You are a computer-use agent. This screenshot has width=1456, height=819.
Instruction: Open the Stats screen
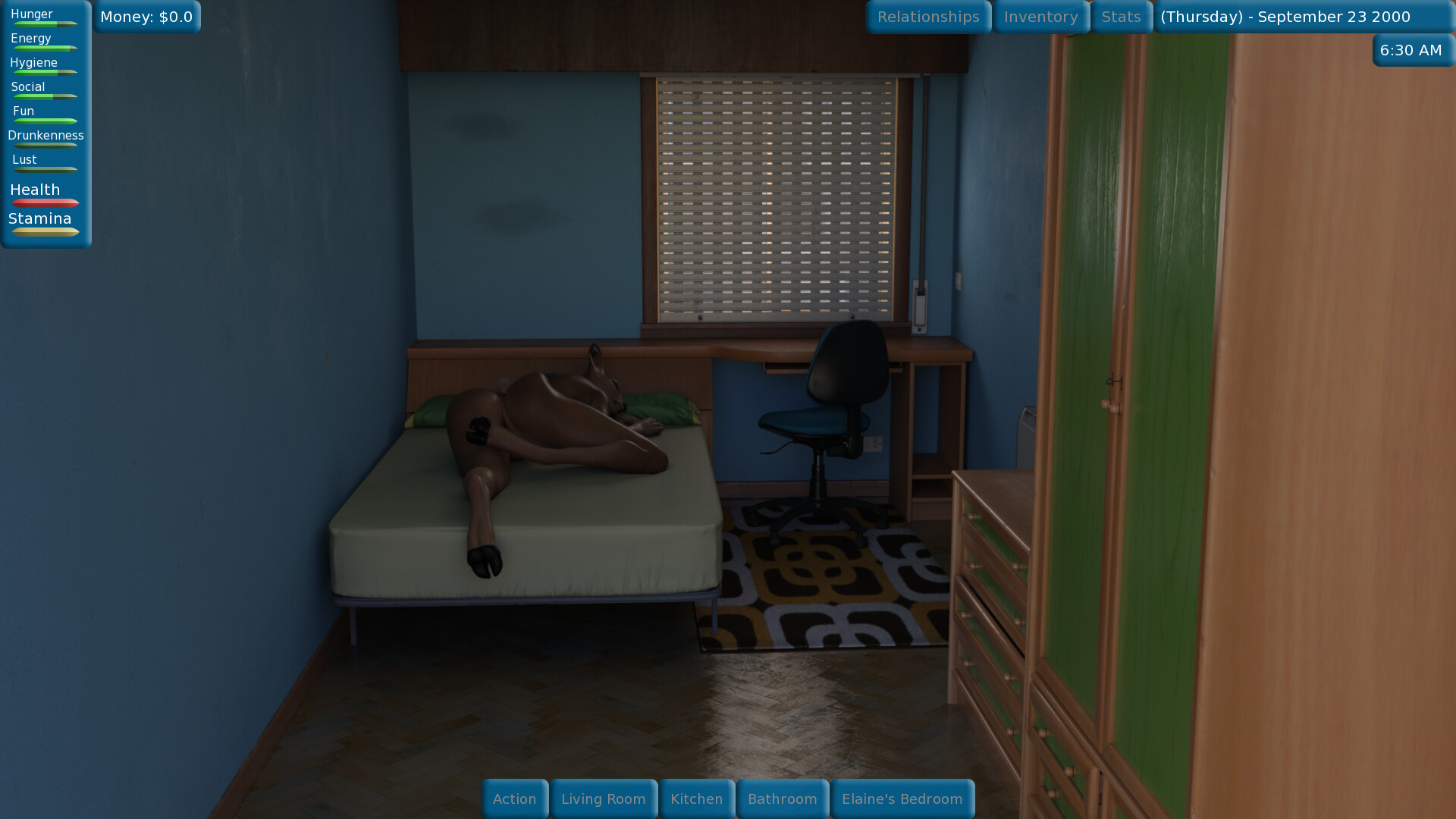tap(1121, 16)
